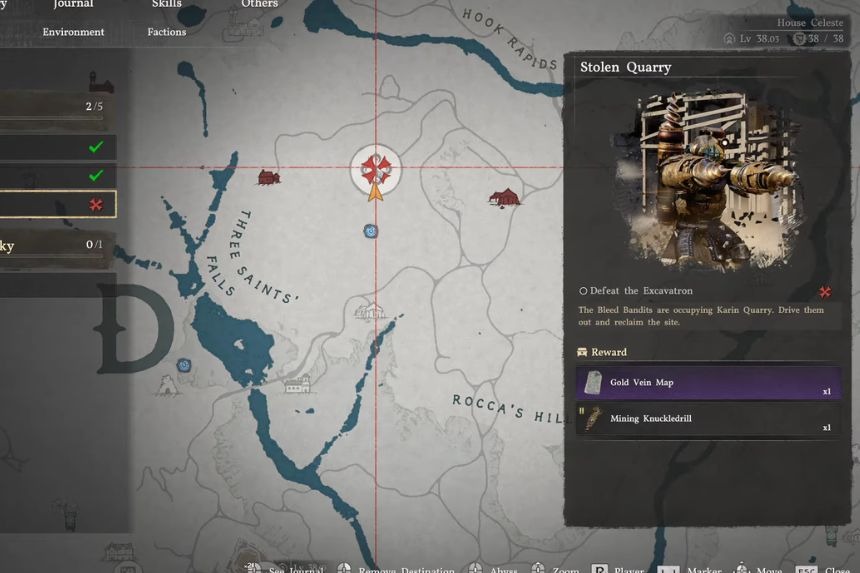Open the Others tab
860x573 pixels.
coord(259,4)
